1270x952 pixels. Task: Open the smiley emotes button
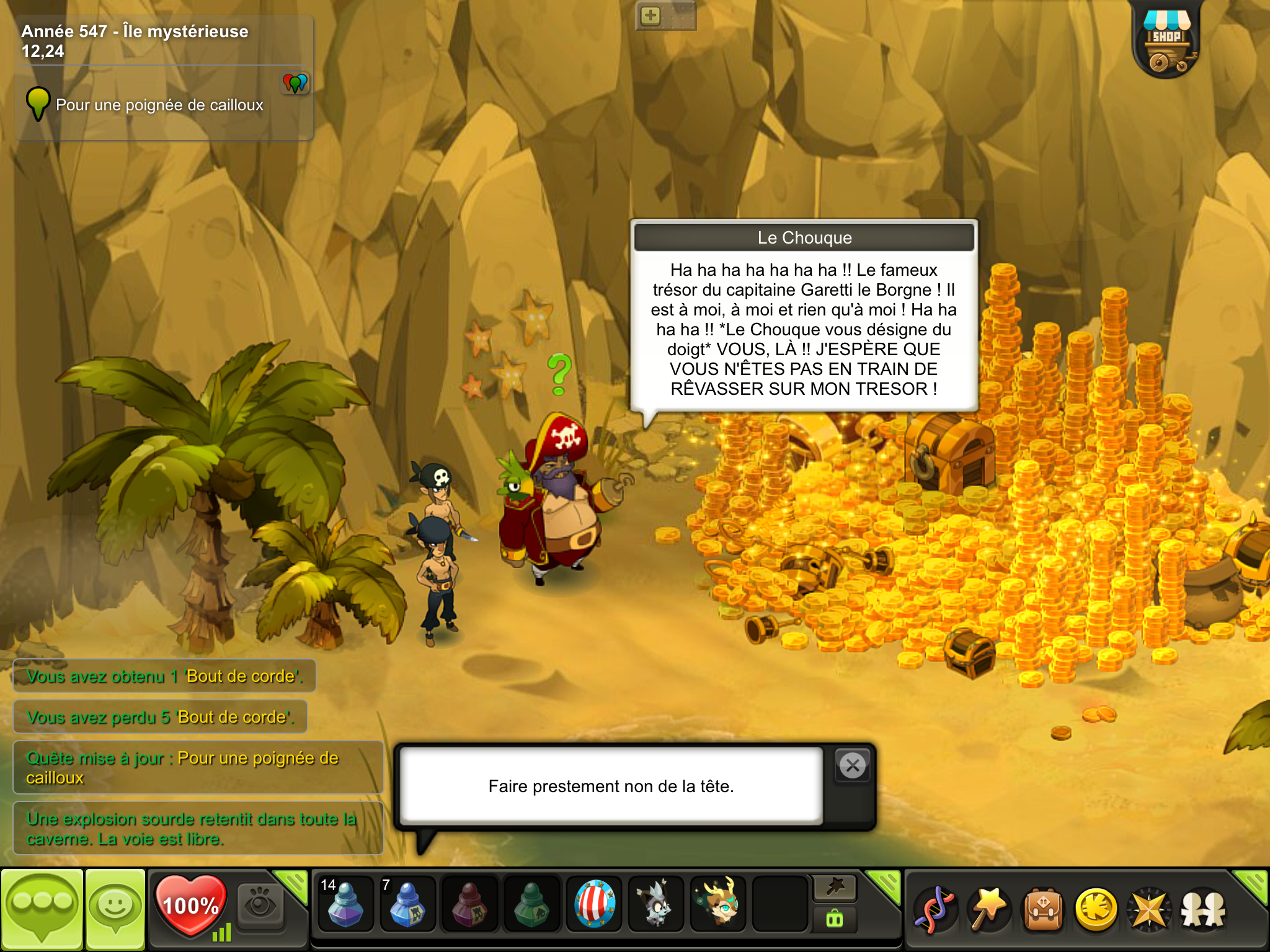115,909
